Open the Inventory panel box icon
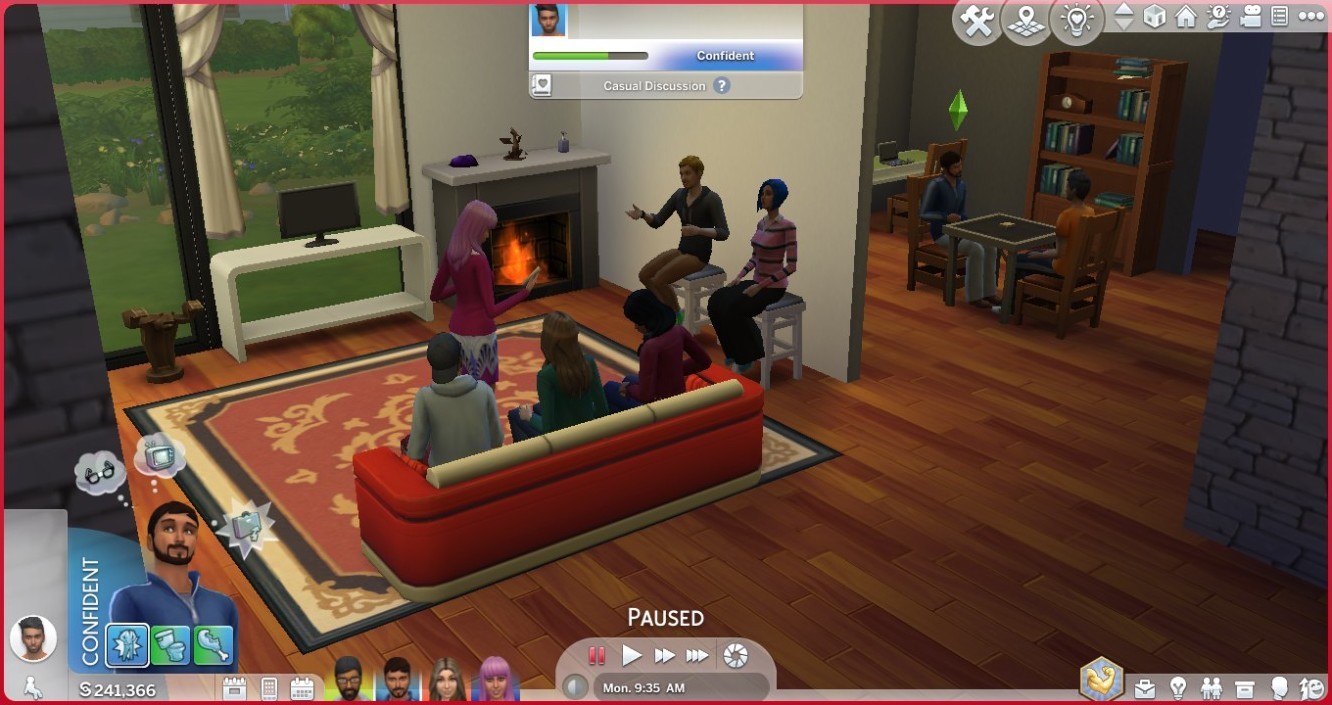Viewport: 1332px width, 705px height. pyautogui.click(x=1244, y=688)
